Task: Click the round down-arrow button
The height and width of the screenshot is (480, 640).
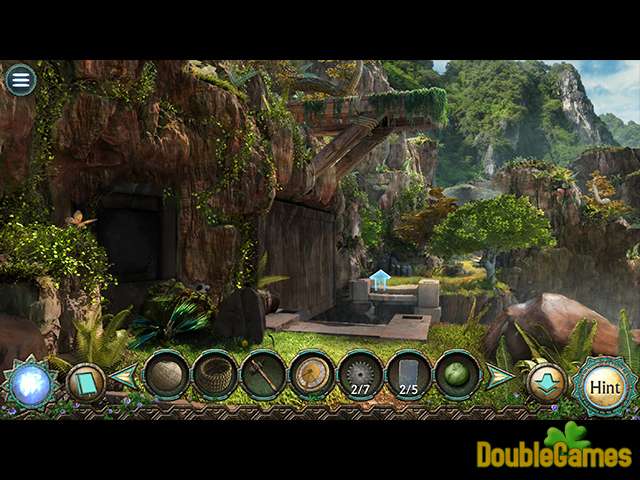Action: (545, 384)
